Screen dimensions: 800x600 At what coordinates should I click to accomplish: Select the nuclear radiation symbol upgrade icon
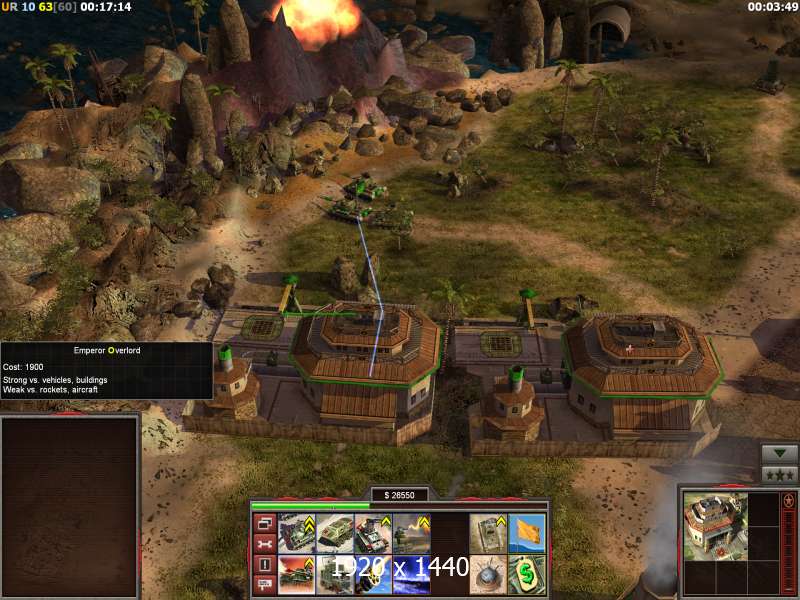[373, 574]
